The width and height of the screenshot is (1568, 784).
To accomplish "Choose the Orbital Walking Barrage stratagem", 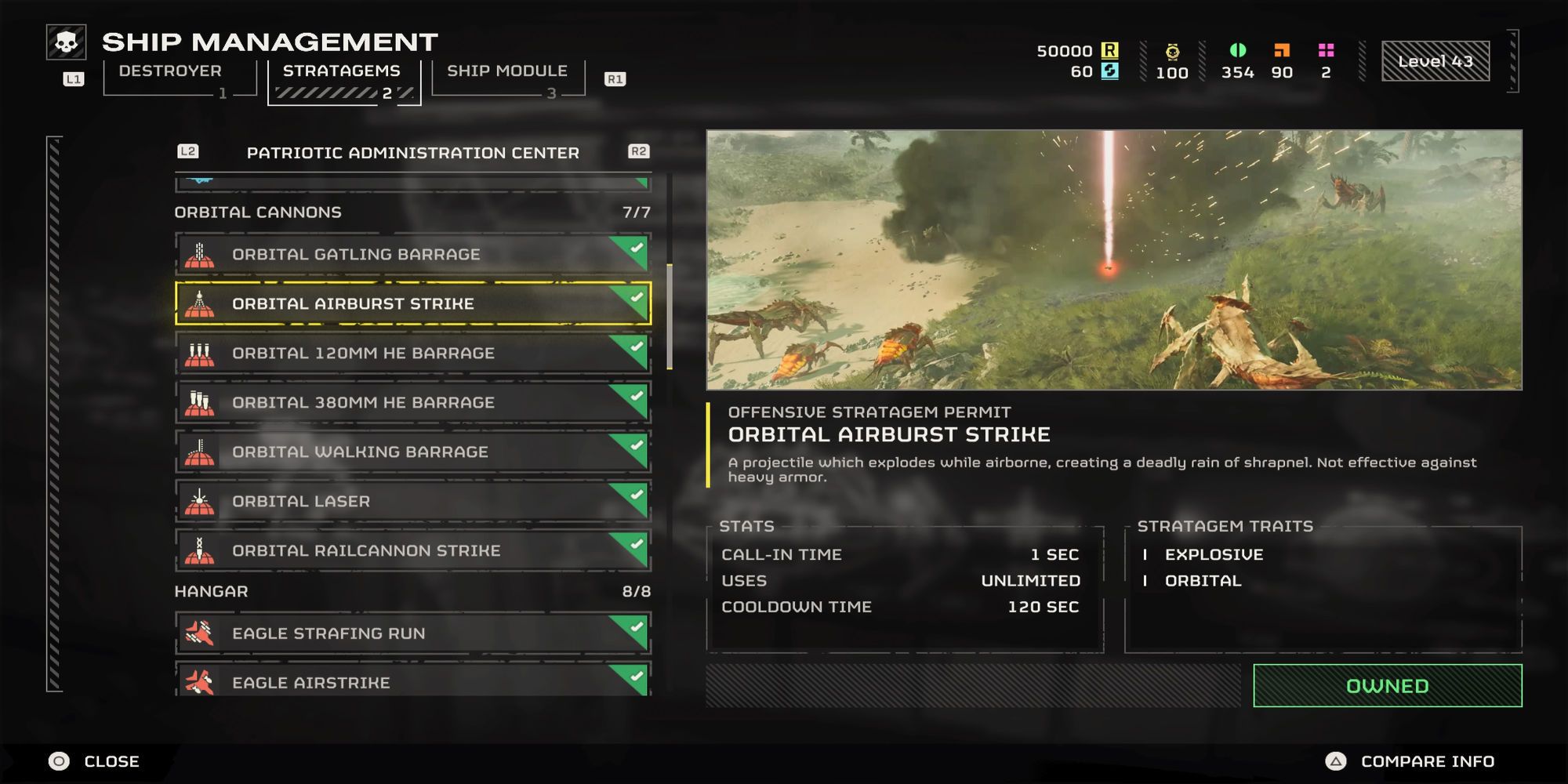I will tap(412, 452).
